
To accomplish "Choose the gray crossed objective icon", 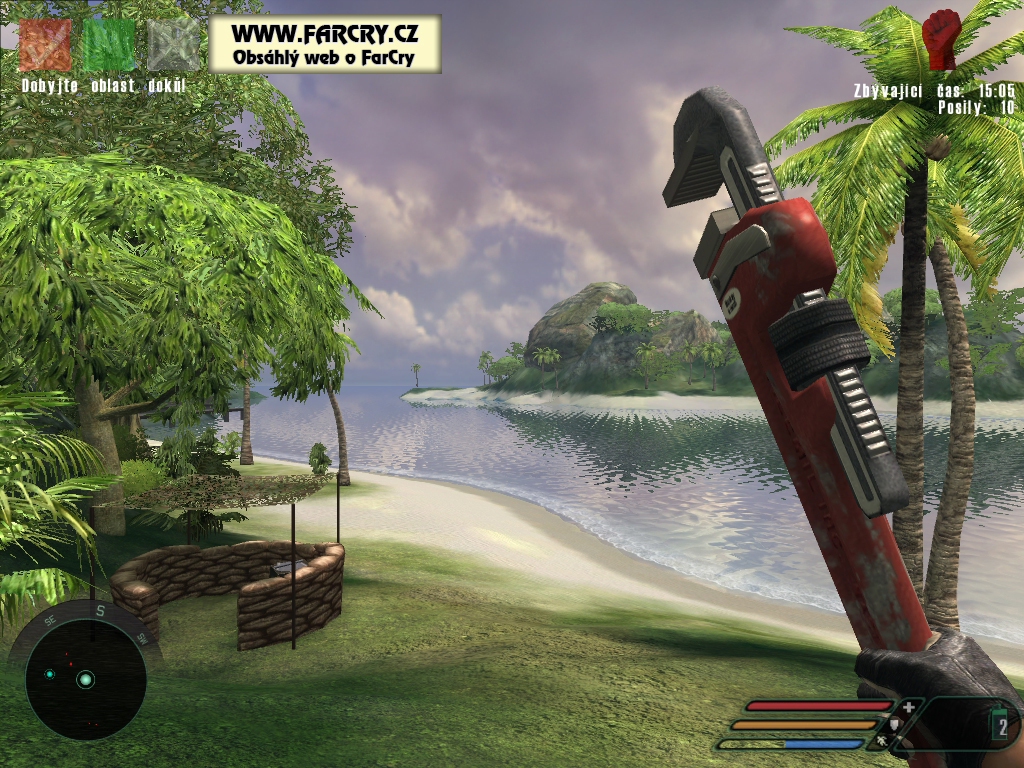I will [174, 45].
